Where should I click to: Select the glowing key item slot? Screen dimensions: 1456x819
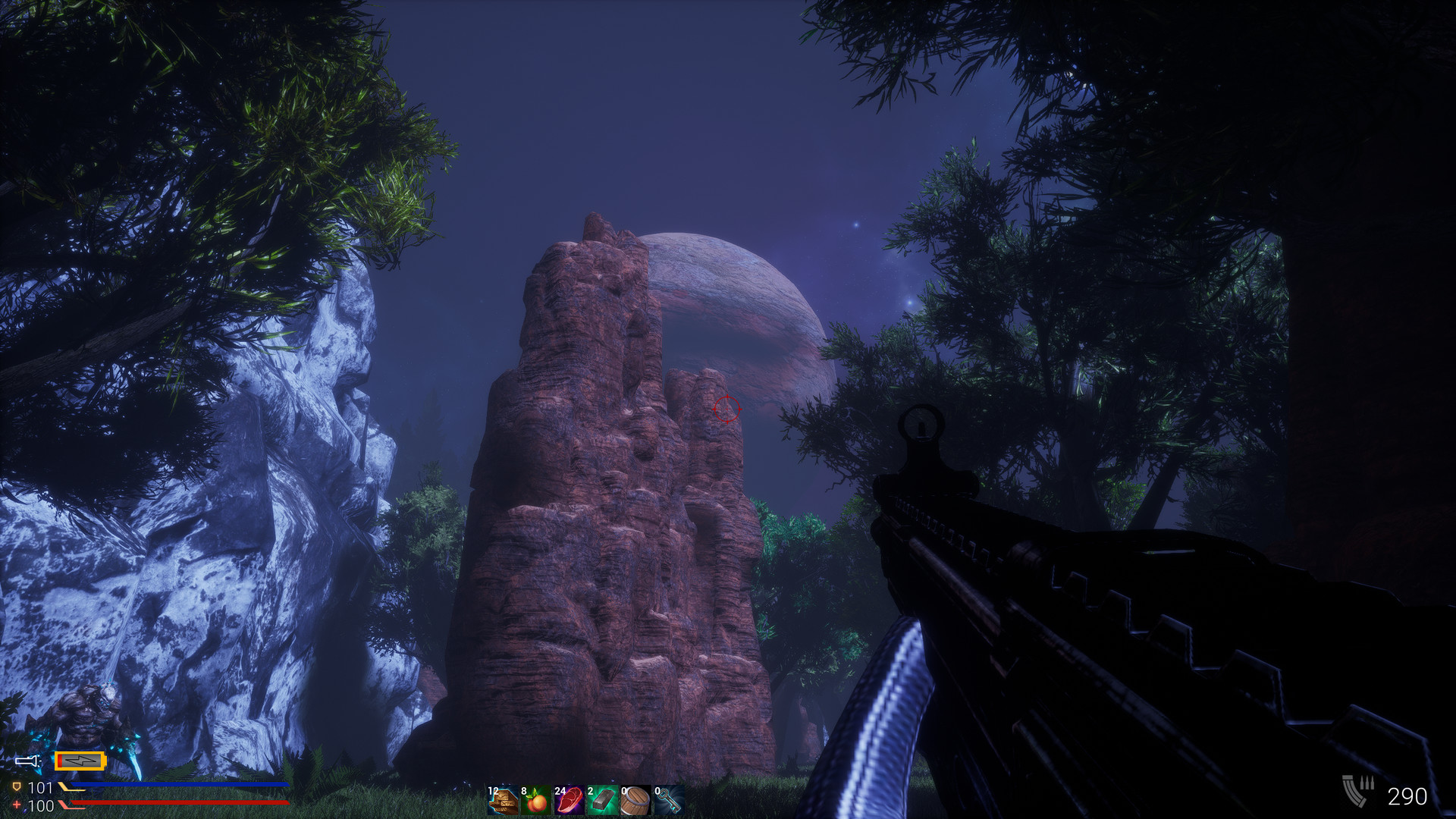click(668, 801)
